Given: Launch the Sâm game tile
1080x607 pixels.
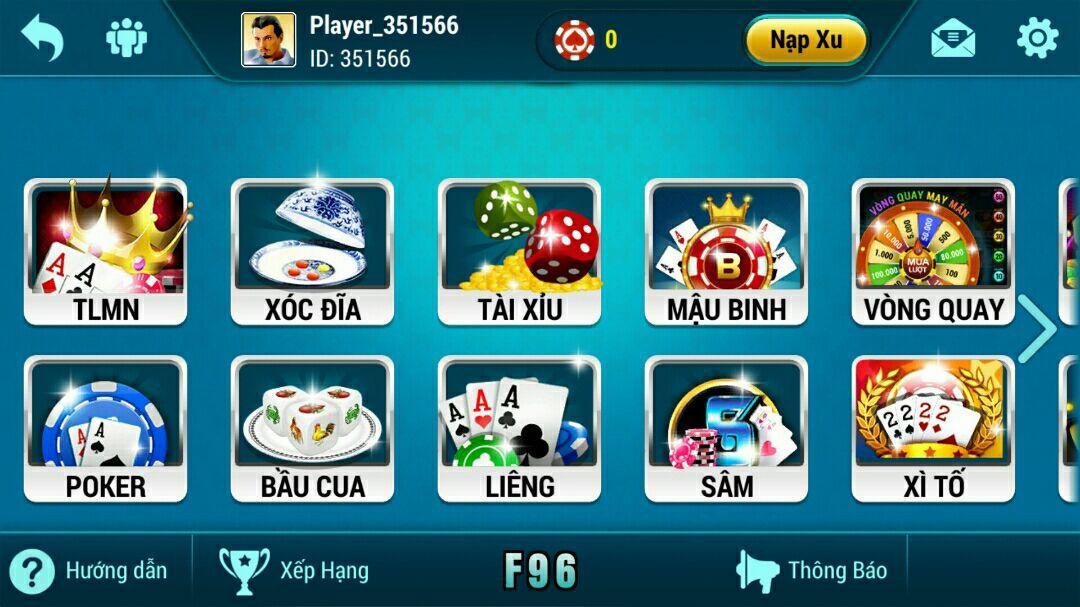Looking at the screenshot, I should tap(726, 428).
